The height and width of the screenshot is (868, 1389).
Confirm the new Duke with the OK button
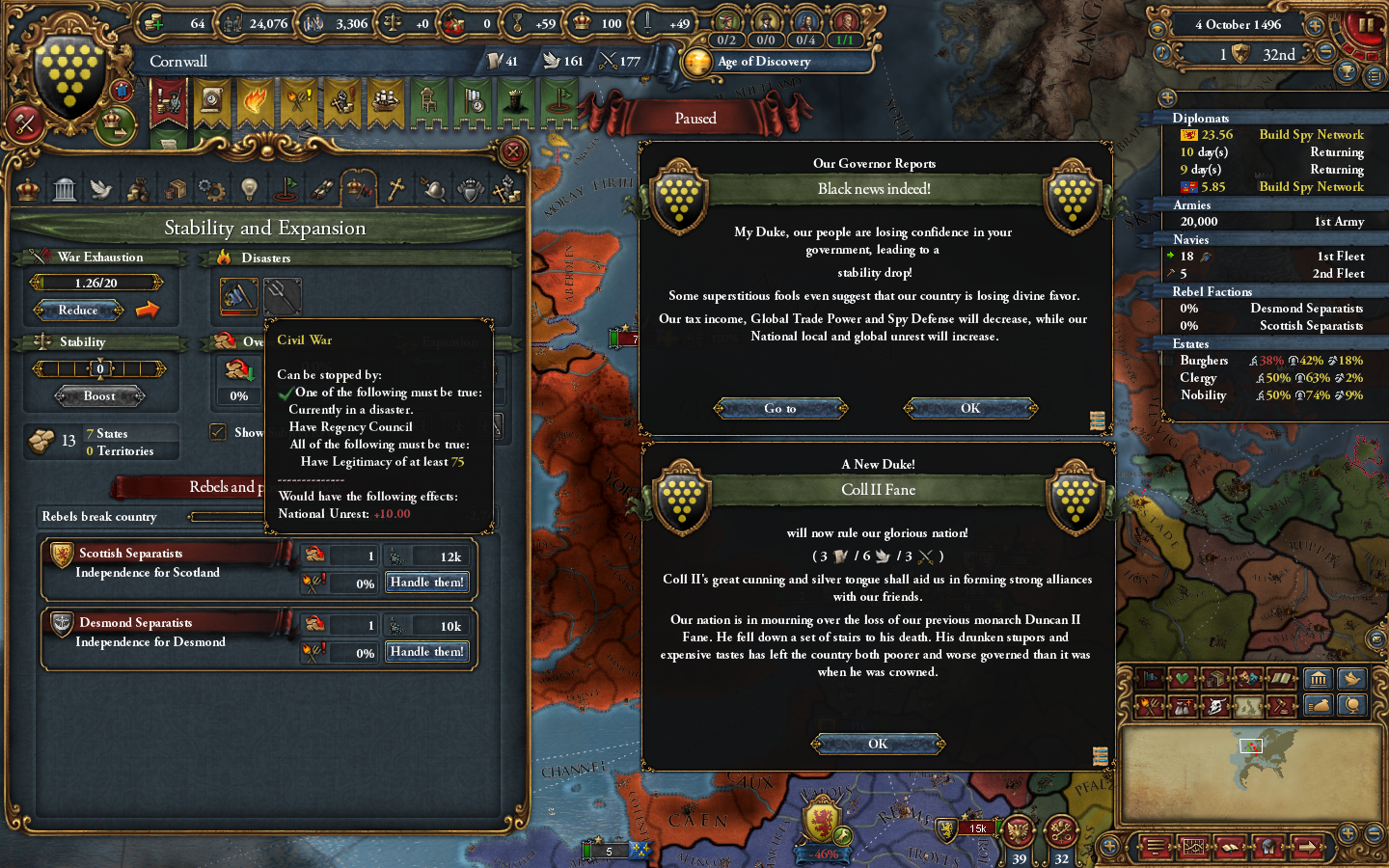pos(877,744)
